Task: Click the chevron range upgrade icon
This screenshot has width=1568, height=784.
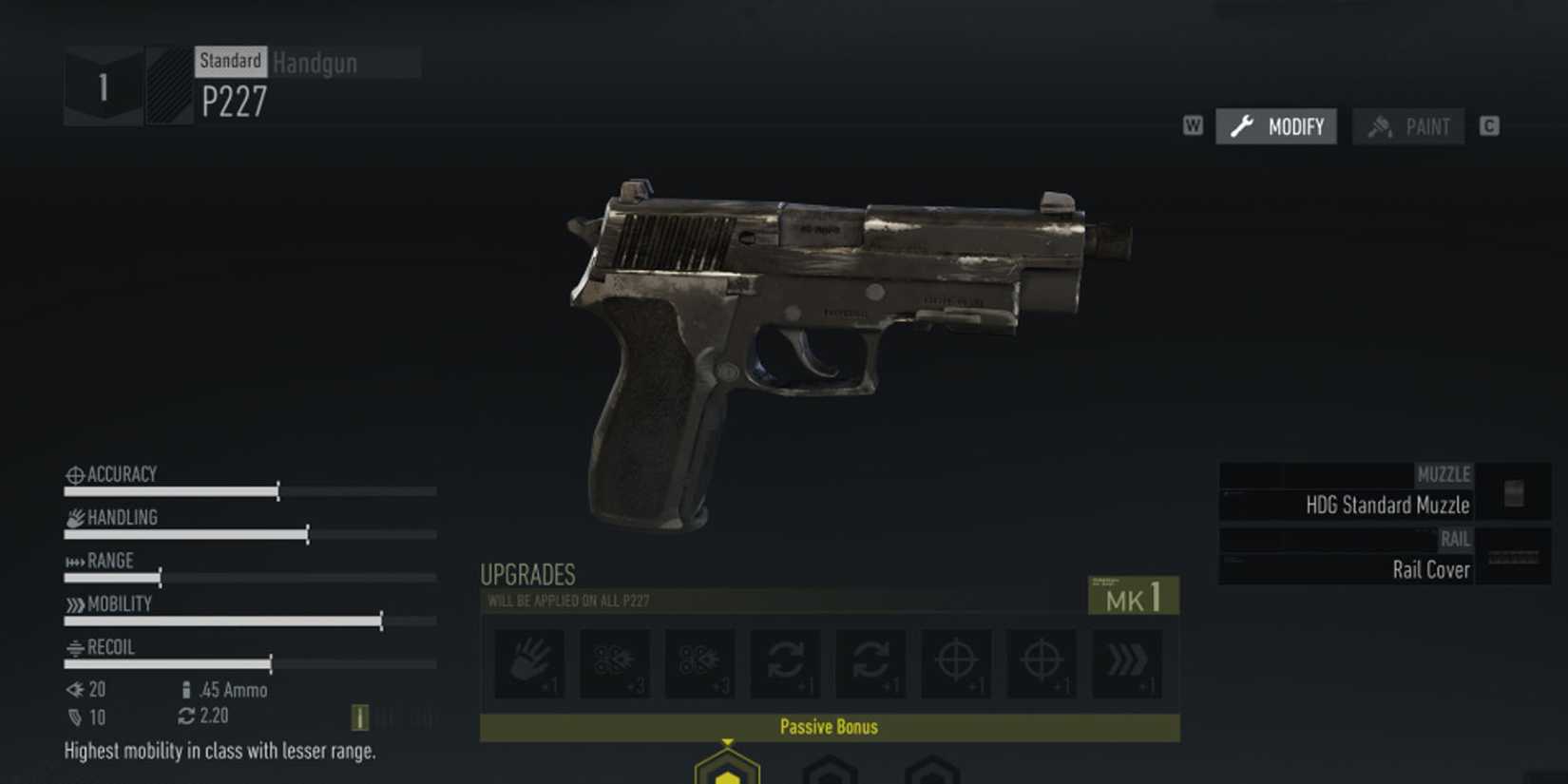Action: tap(1128, 665)
